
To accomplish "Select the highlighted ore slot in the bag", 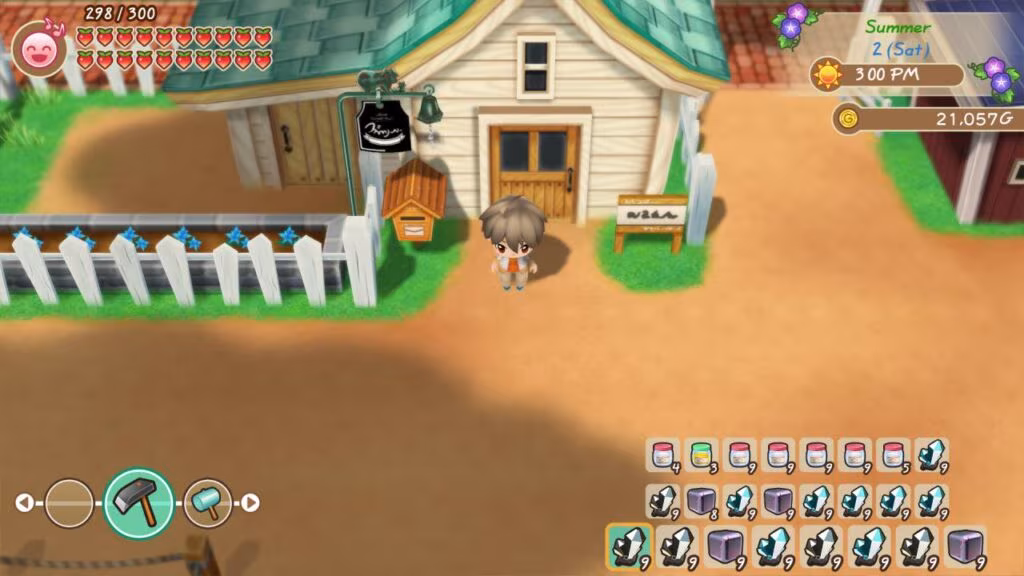I will [628, 546].
